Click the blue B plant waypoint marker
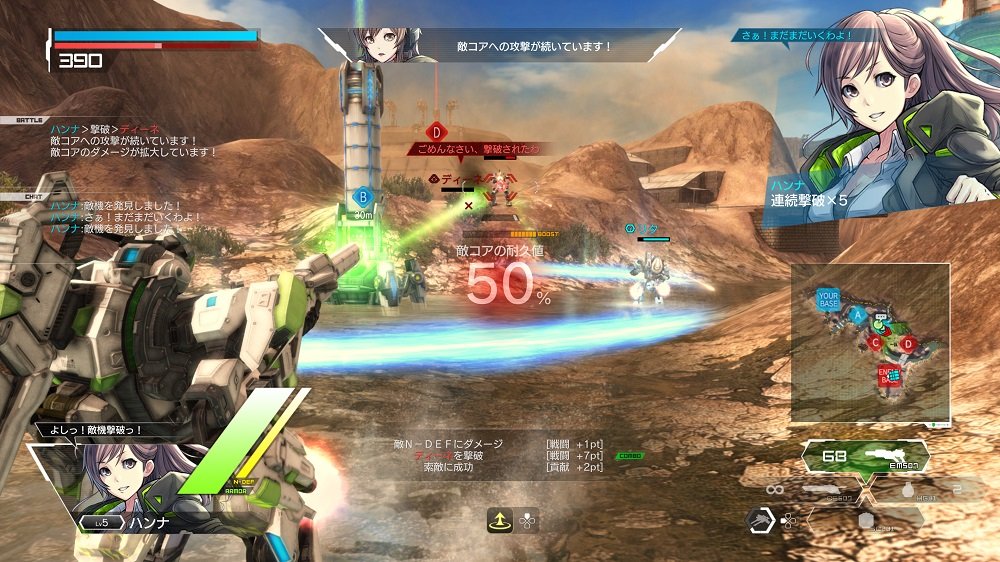The width and height of the screenshot is (1000, 562). (363, 197)
